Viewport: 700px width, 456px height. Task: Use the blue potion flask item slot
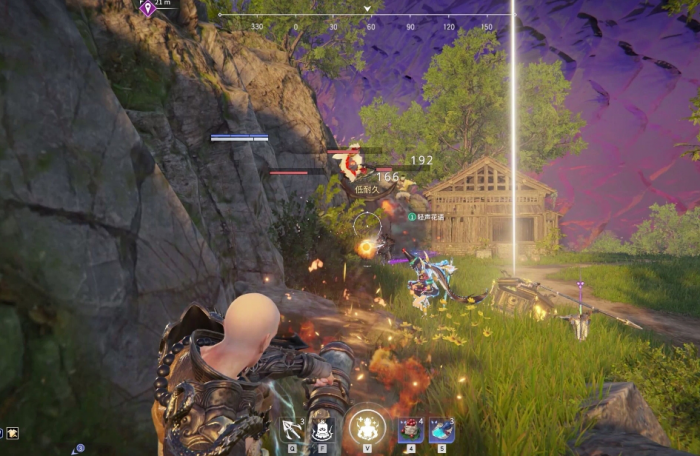click(441, 430)
